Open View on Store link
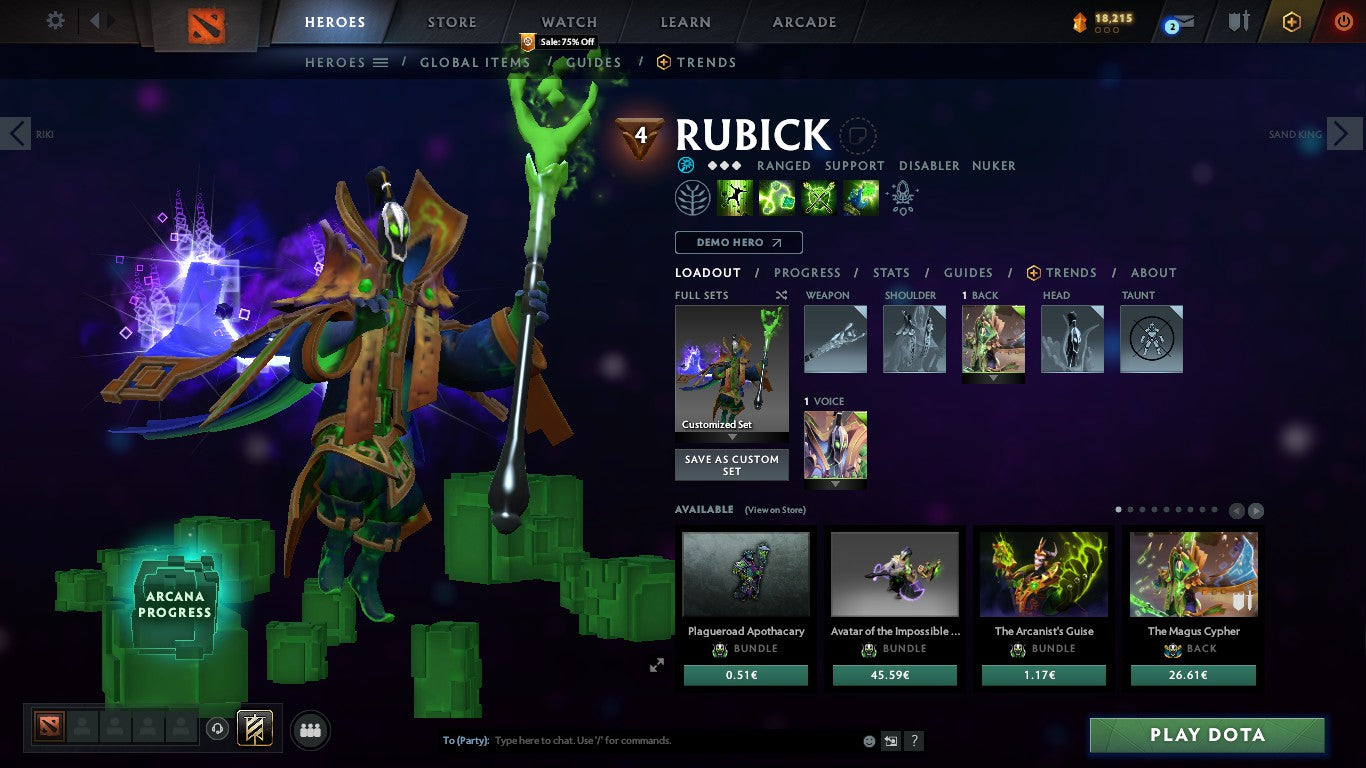This screenshot has width=1366, height=768. (775, 509)
